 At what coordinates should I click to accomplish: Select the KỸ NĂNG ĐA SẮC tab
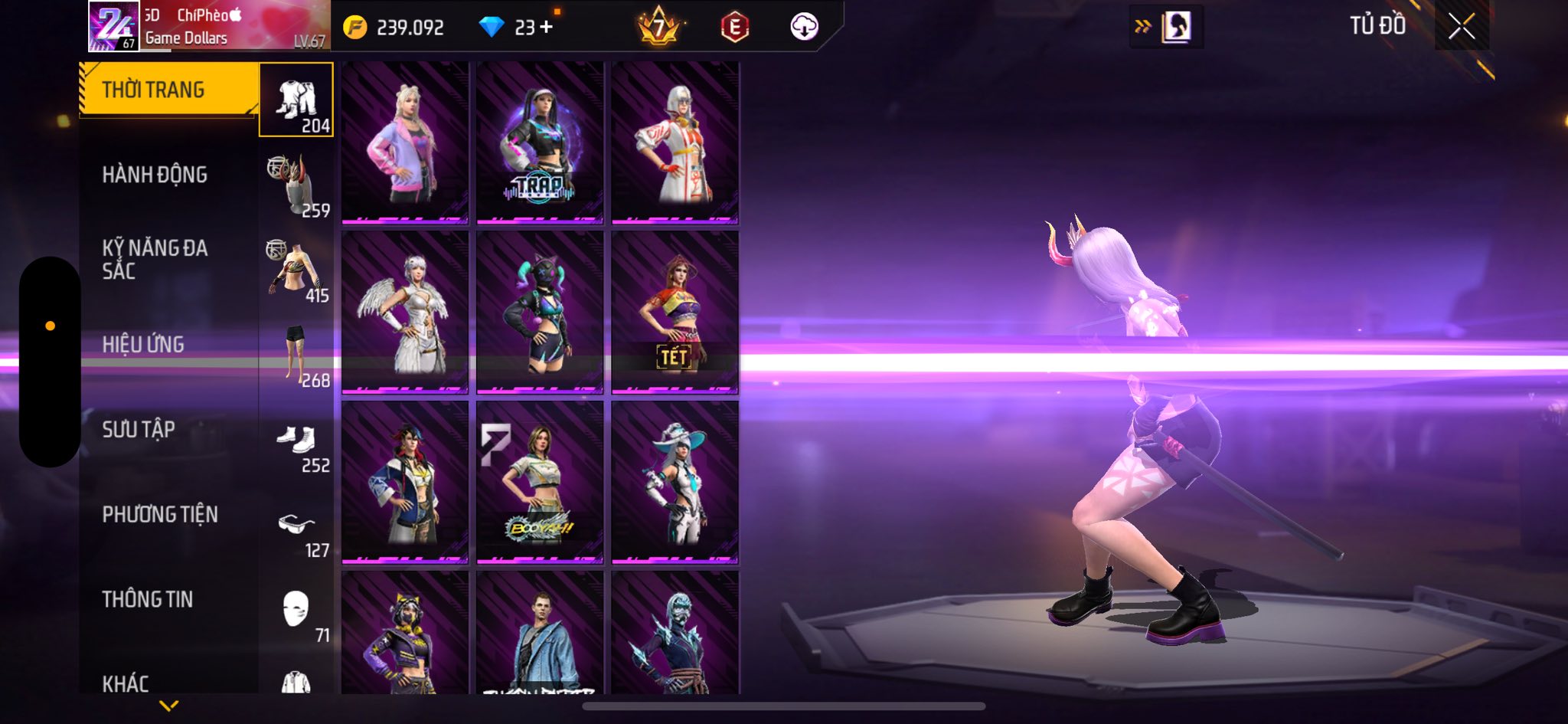pyautogui.click(x=155, y=259)
